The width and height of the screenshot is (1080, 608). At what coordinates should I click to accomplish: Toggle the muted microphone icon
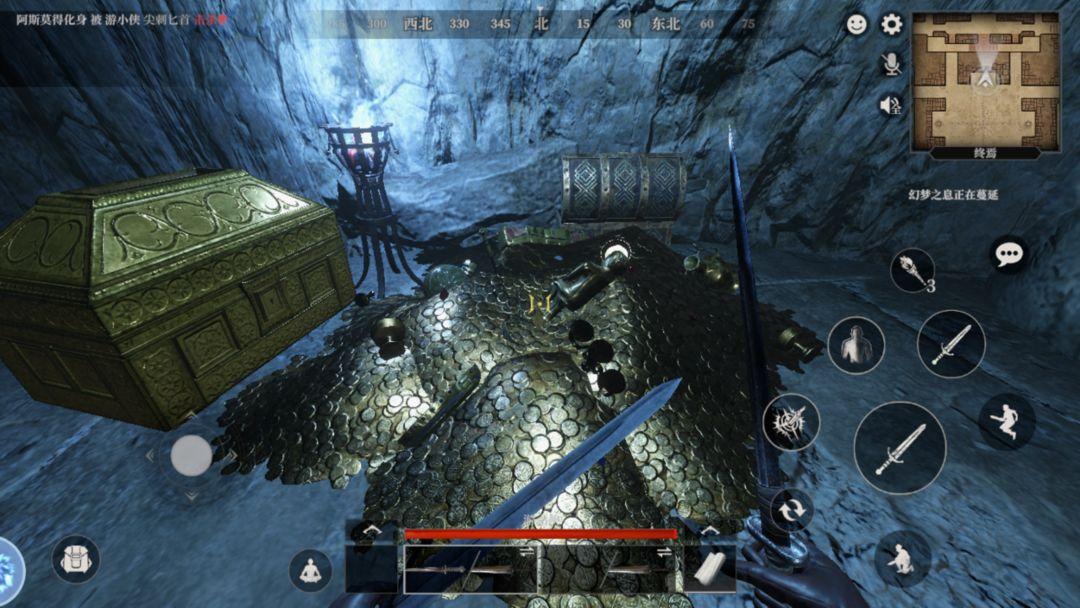pyautogui.click(x=891, y=64)
